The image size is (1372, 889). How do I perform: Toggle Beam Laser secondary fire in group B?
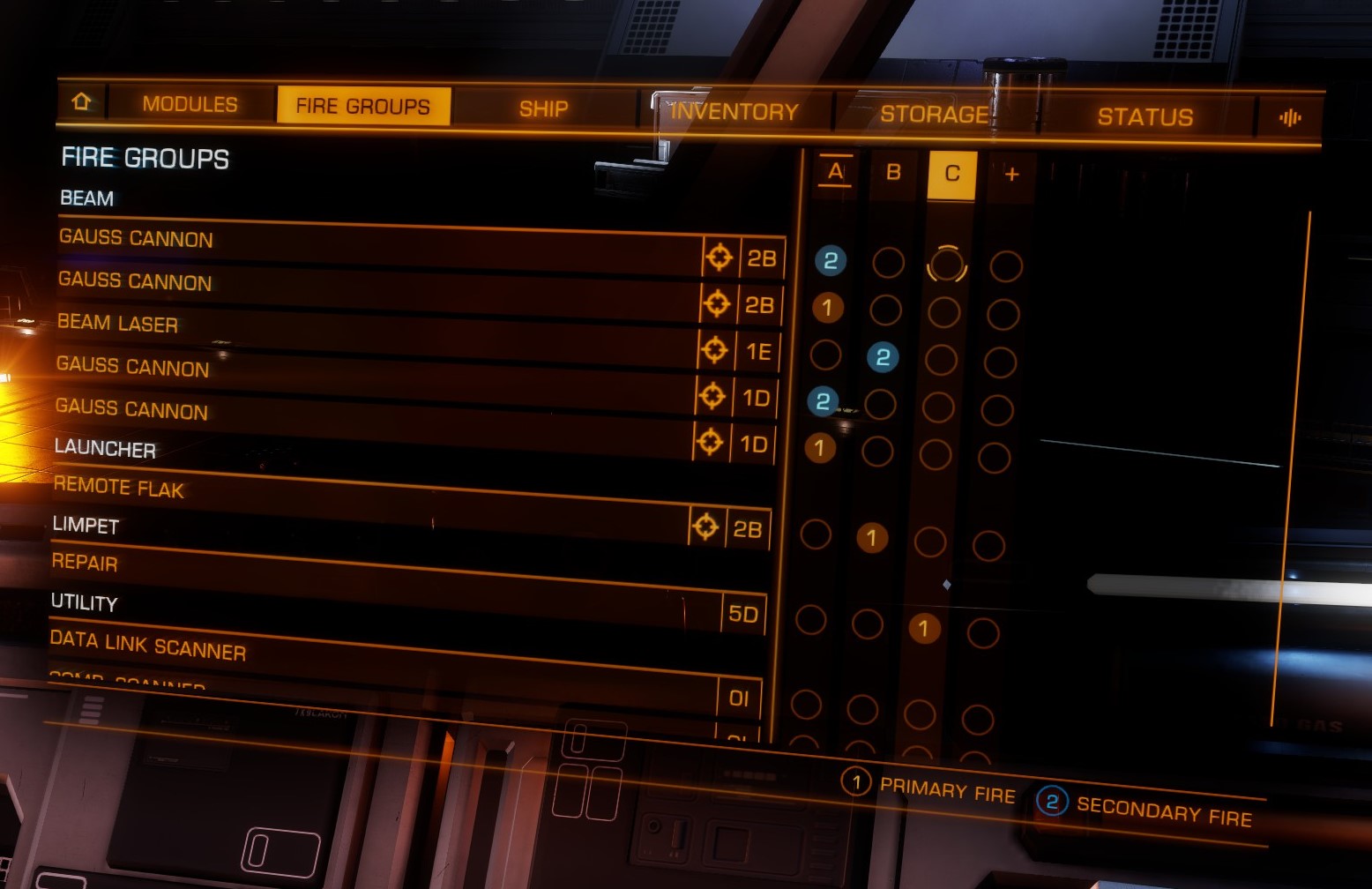click(883, 357)
